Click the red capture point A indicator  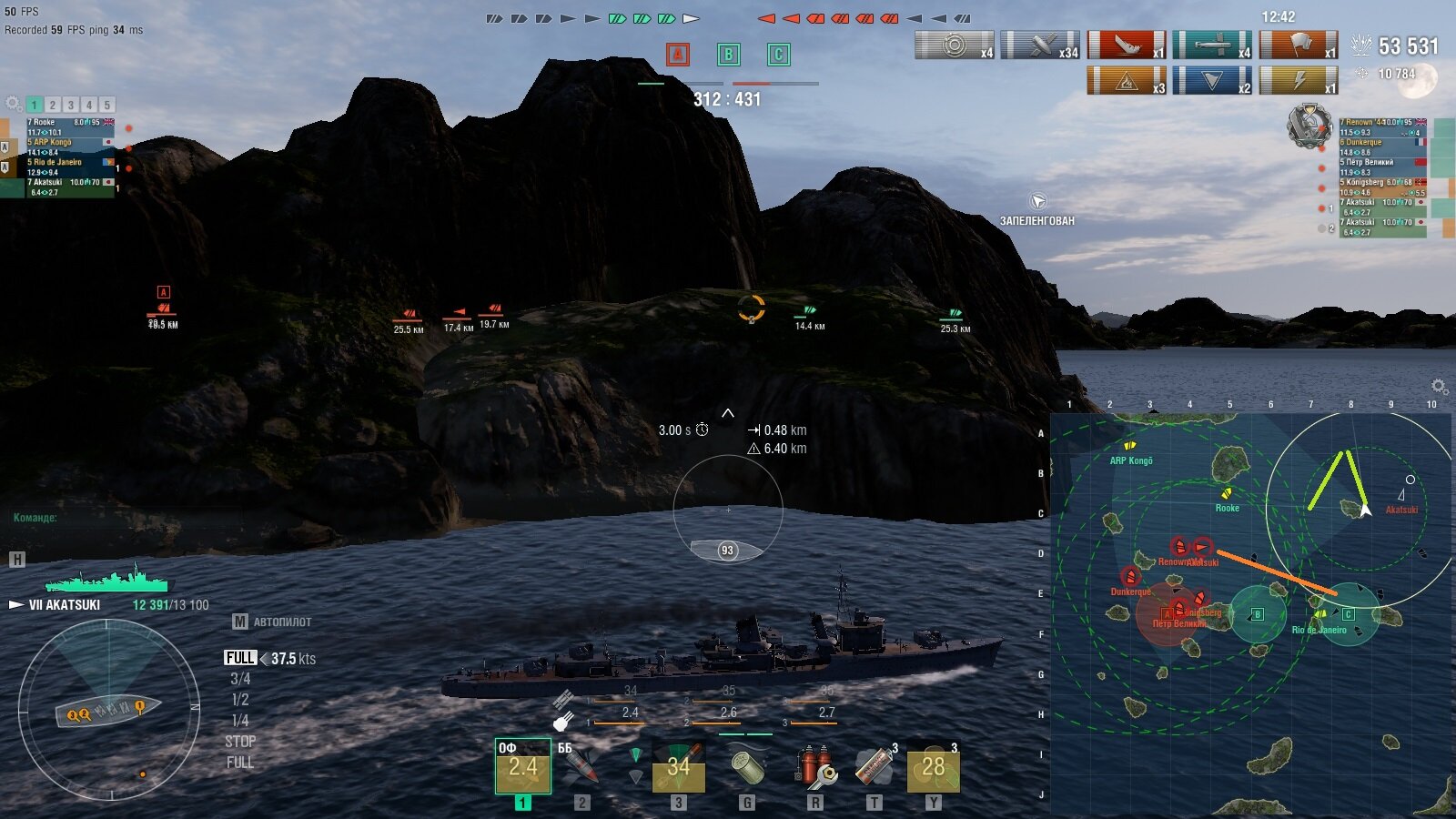click(x=677, y=55)
